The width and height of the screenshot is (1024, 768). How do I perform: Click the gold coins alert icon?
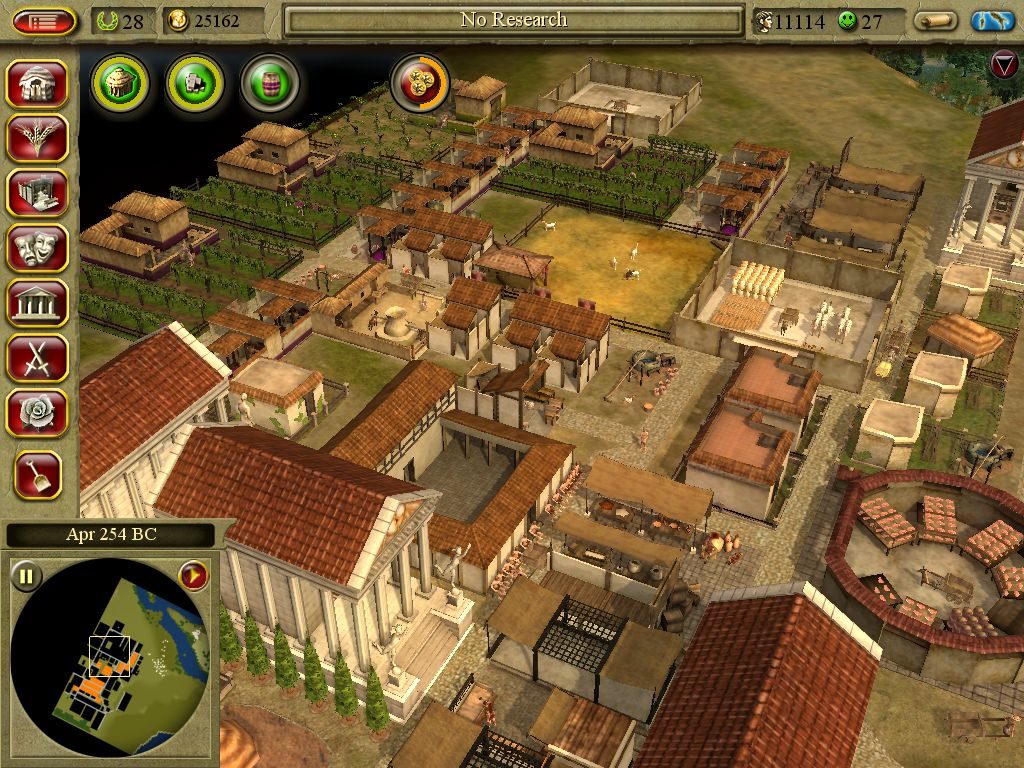tap(419, 83)
